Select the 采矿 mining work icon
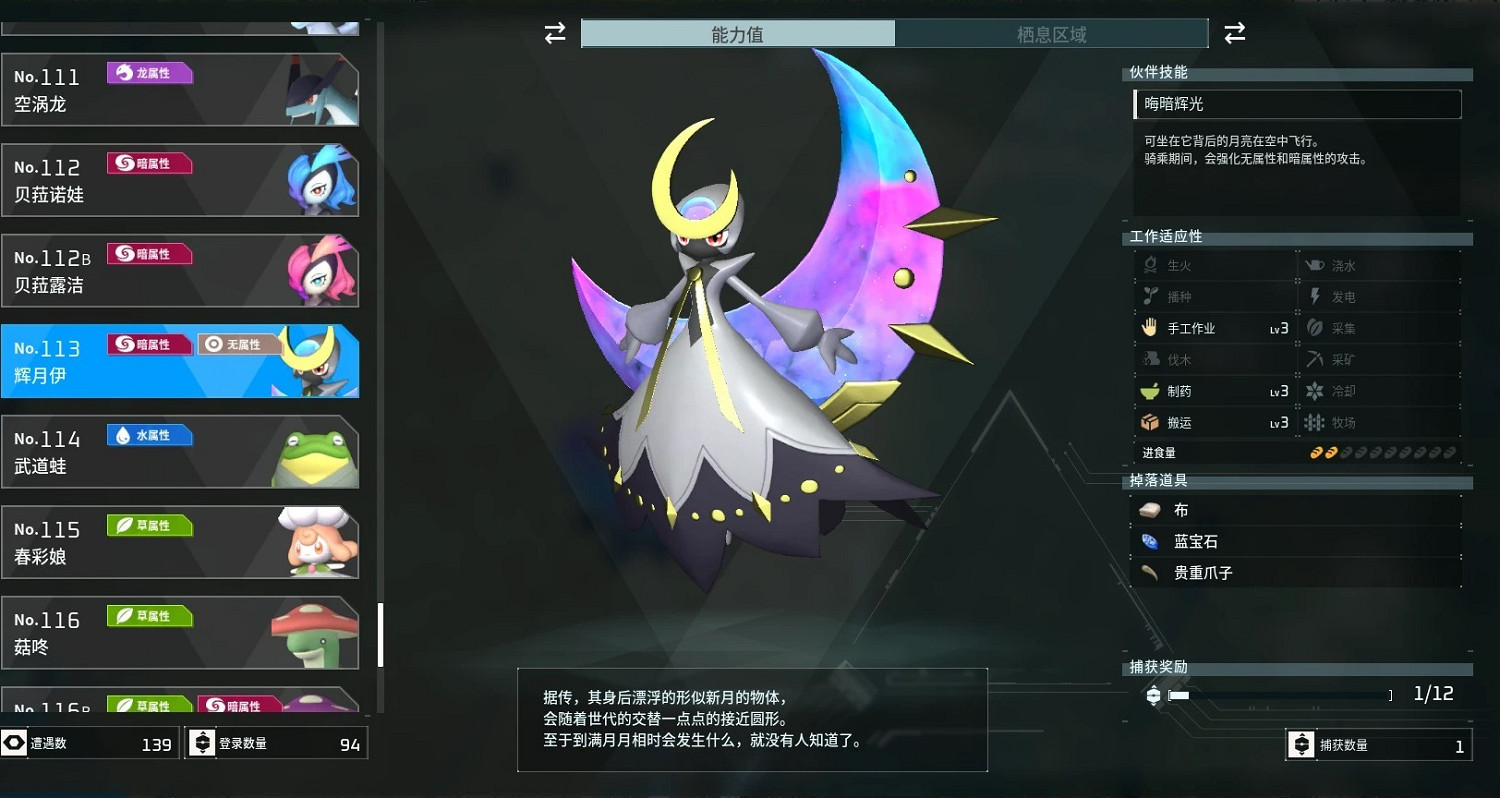The height and width of the screenshot is (798, 1500). pos(1314,359)
